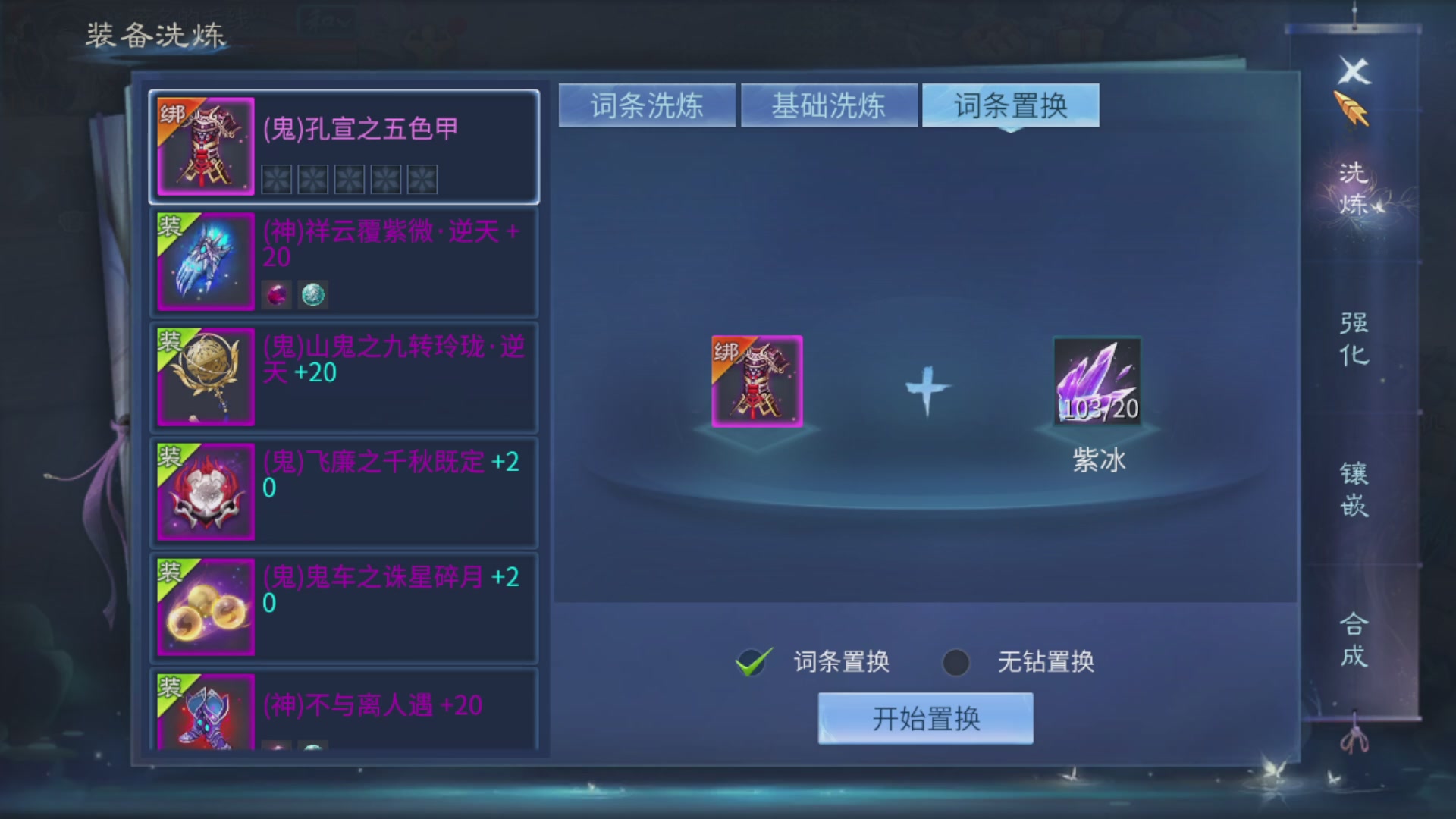Select (鬼)孔宣之五色甲 armor icon in equipment list
Viewport: 1456px width, 819px height.
205,146
